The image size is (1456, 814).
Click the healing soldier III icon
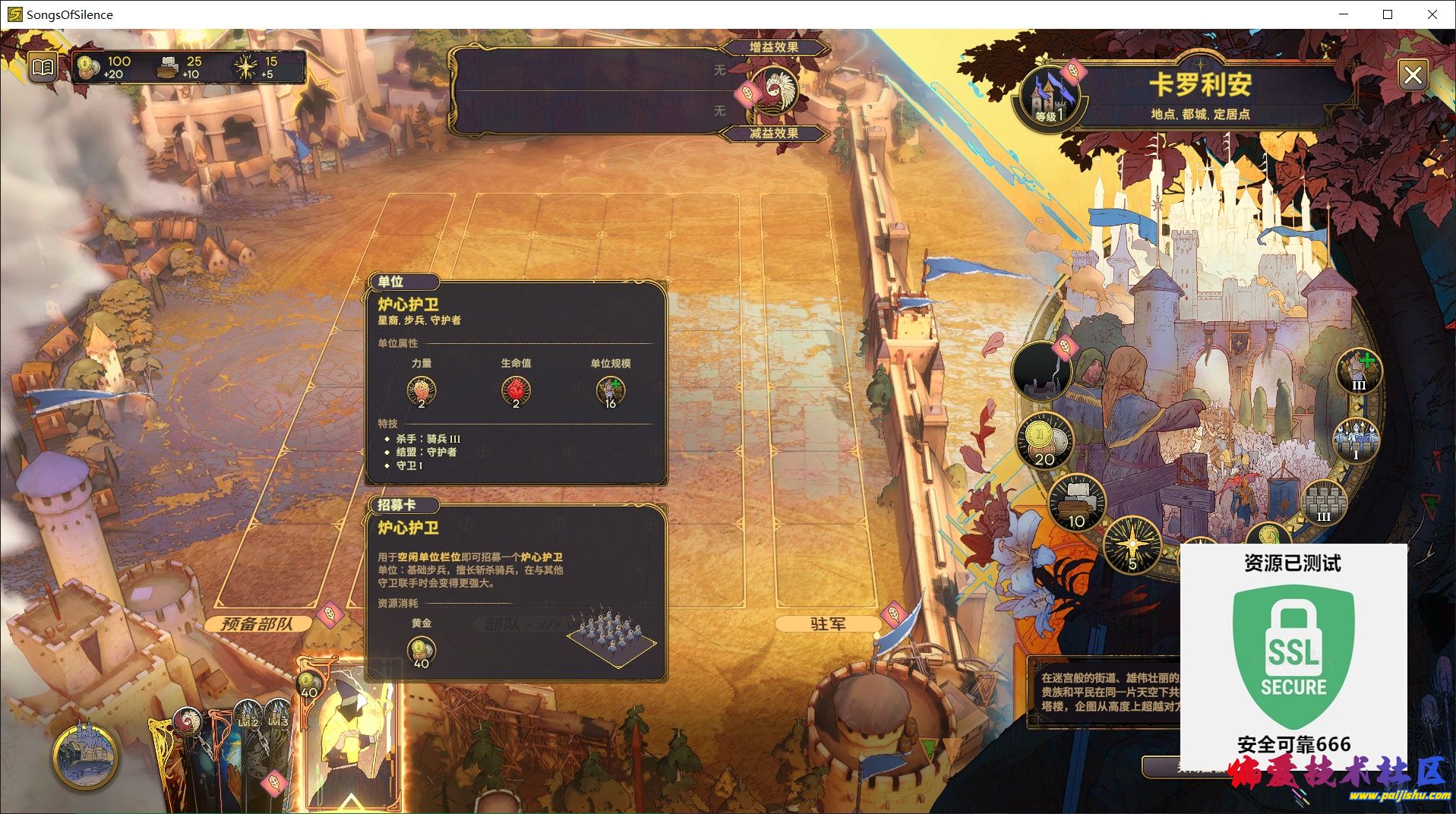click(x=1358, y=371)
